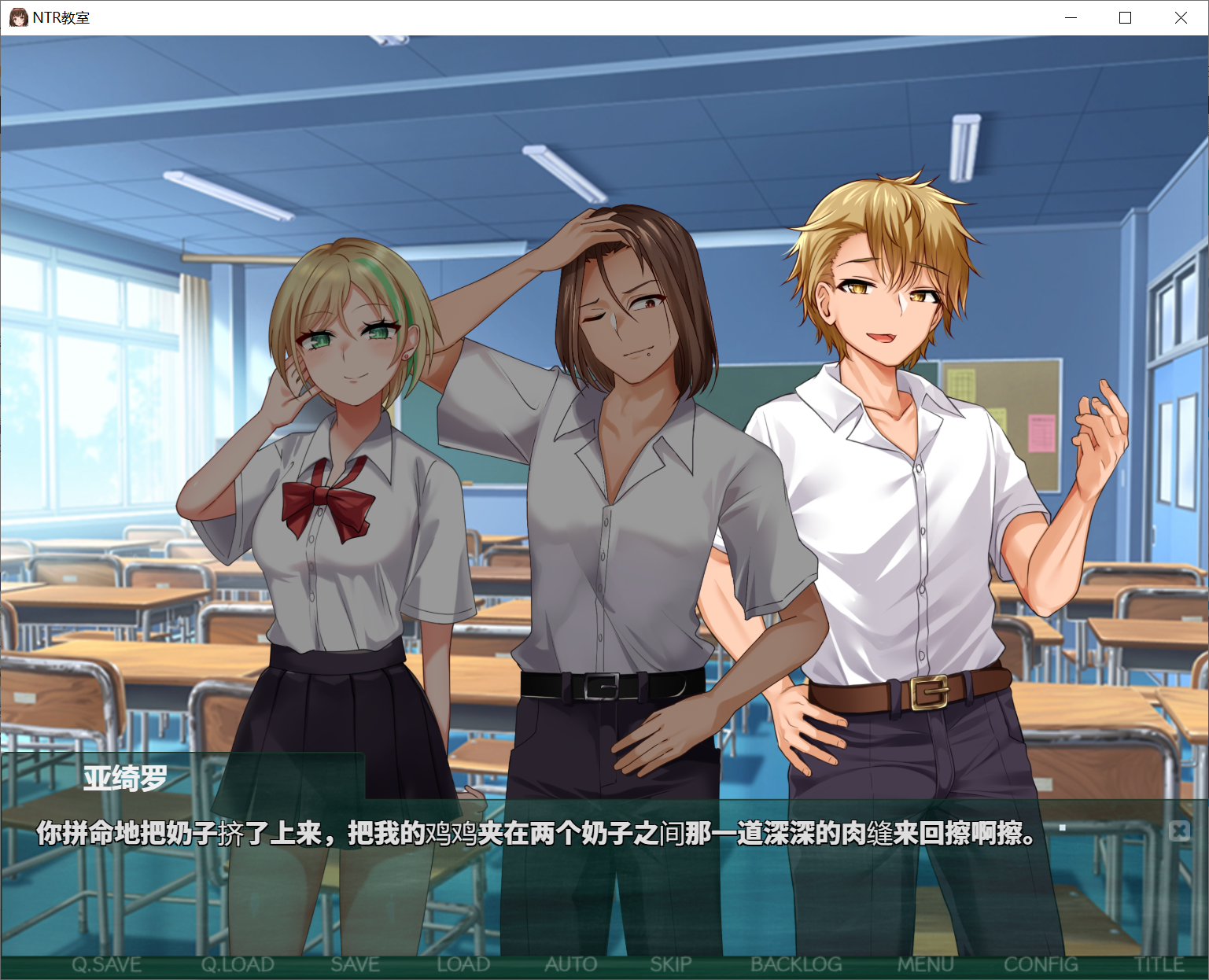This screenshot has width=1209, height=980.
Task: Activate the SKIP button
Action: [x=671, y=964]
